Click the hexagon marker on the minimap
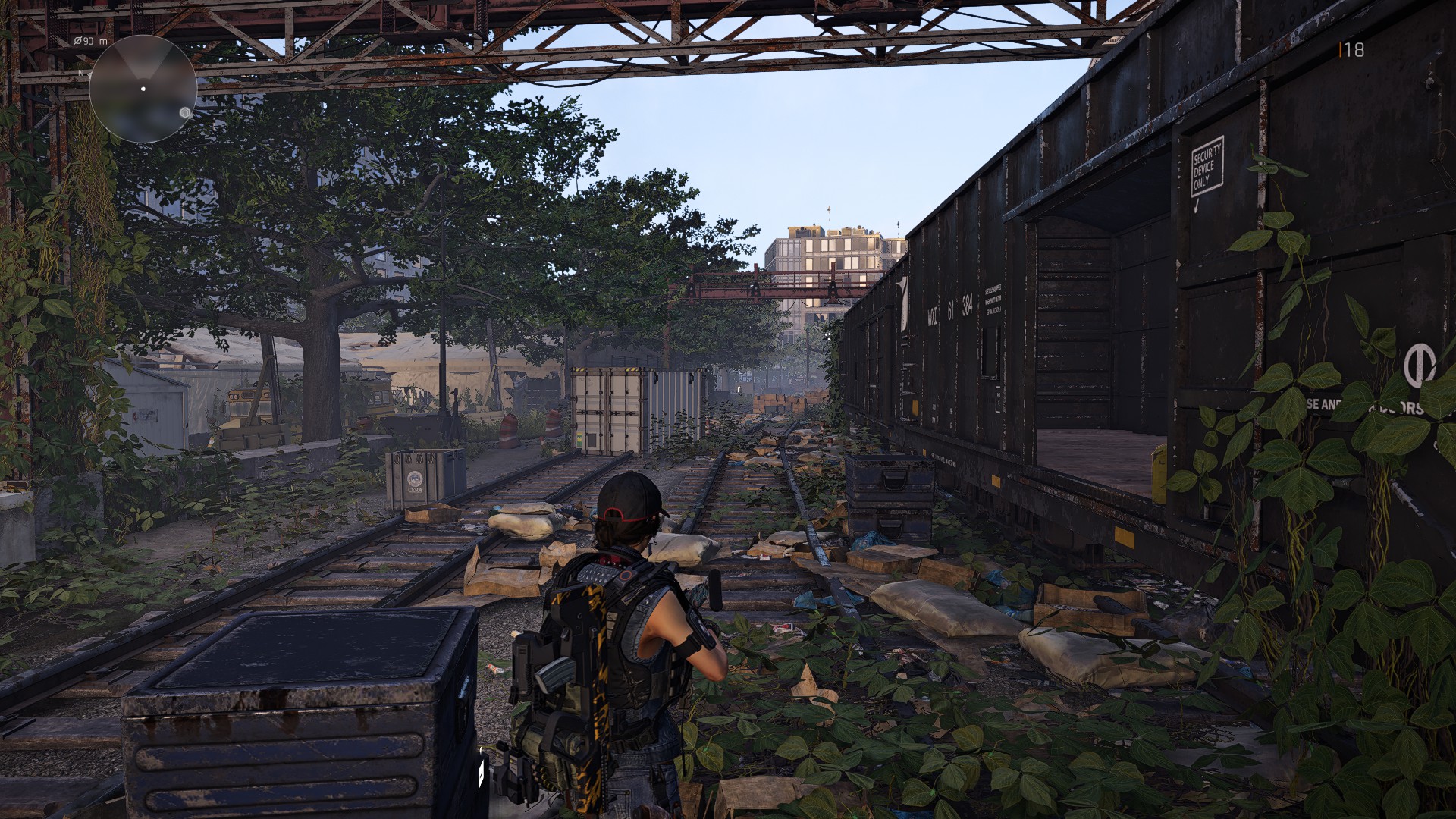The height and width of the screenshot is (819, 1456). pyautogui.click(x=184, y=112)
